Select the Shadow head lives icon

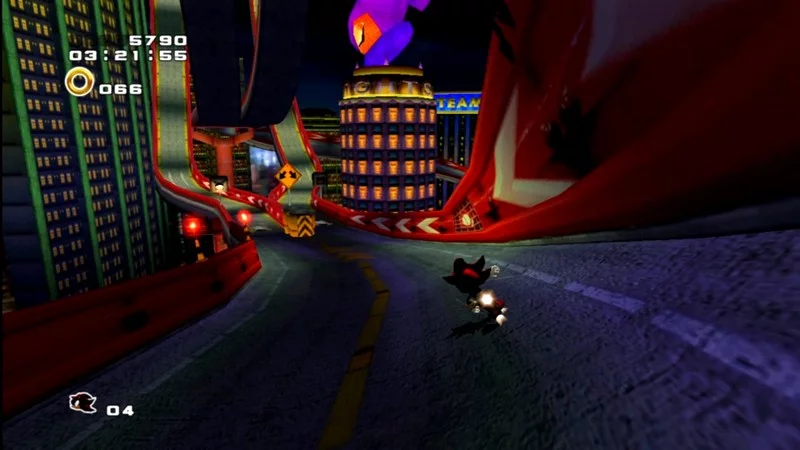(x=82, y=404)
